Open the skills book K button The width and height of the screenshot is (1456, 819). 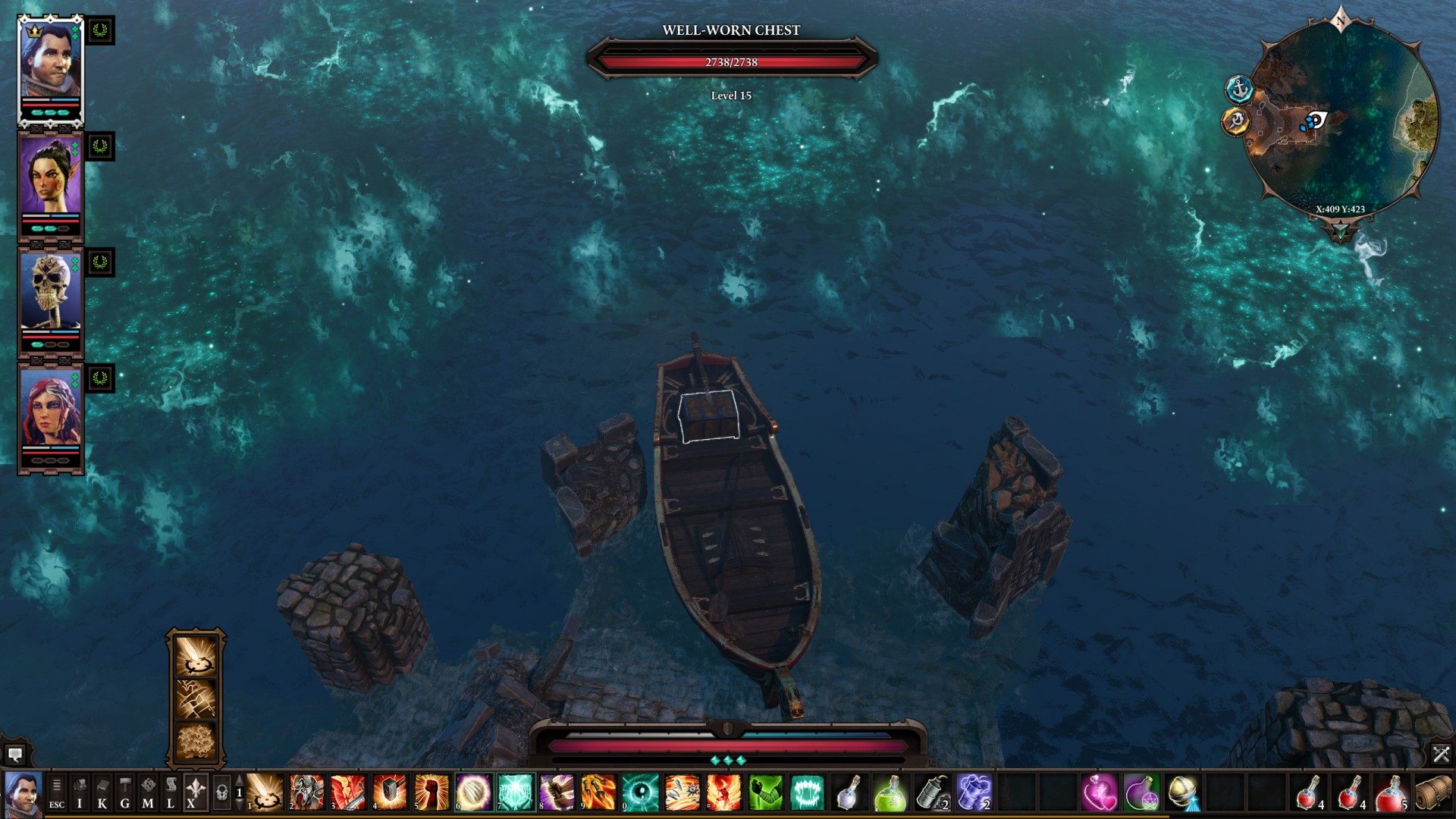[x=102, y=792]
